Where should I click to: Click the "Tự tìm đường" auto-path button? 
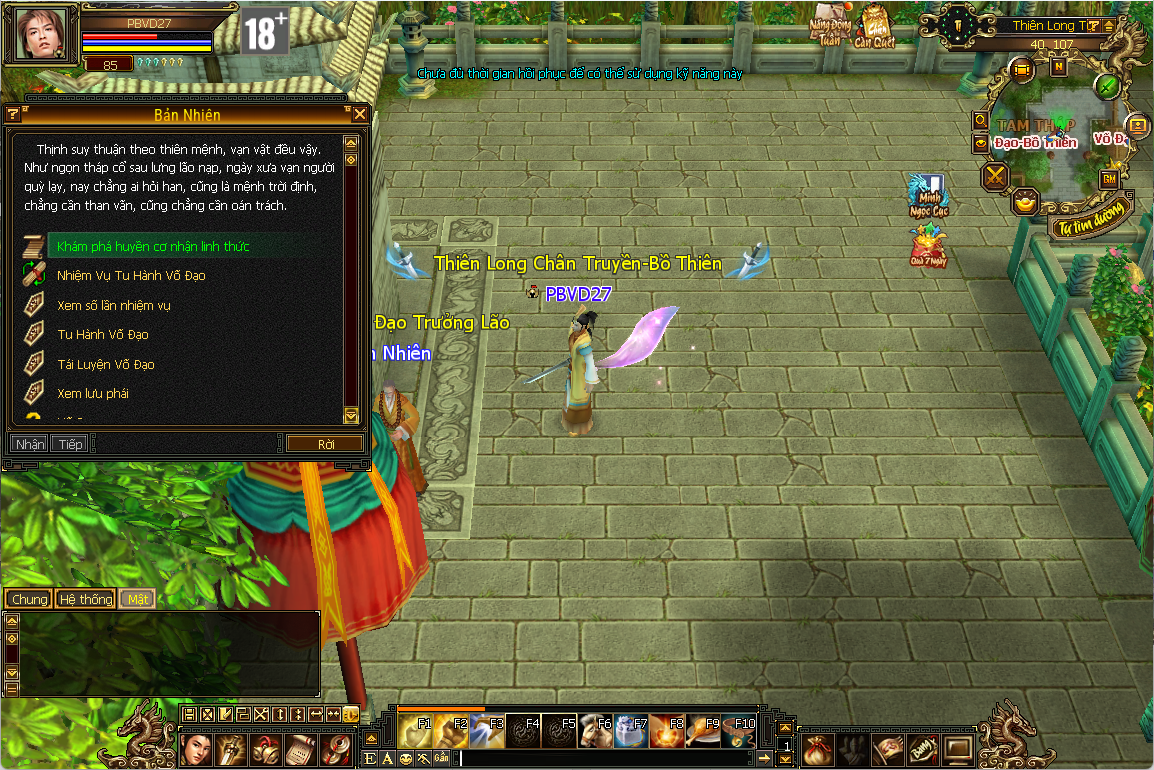coord(1091,216)
